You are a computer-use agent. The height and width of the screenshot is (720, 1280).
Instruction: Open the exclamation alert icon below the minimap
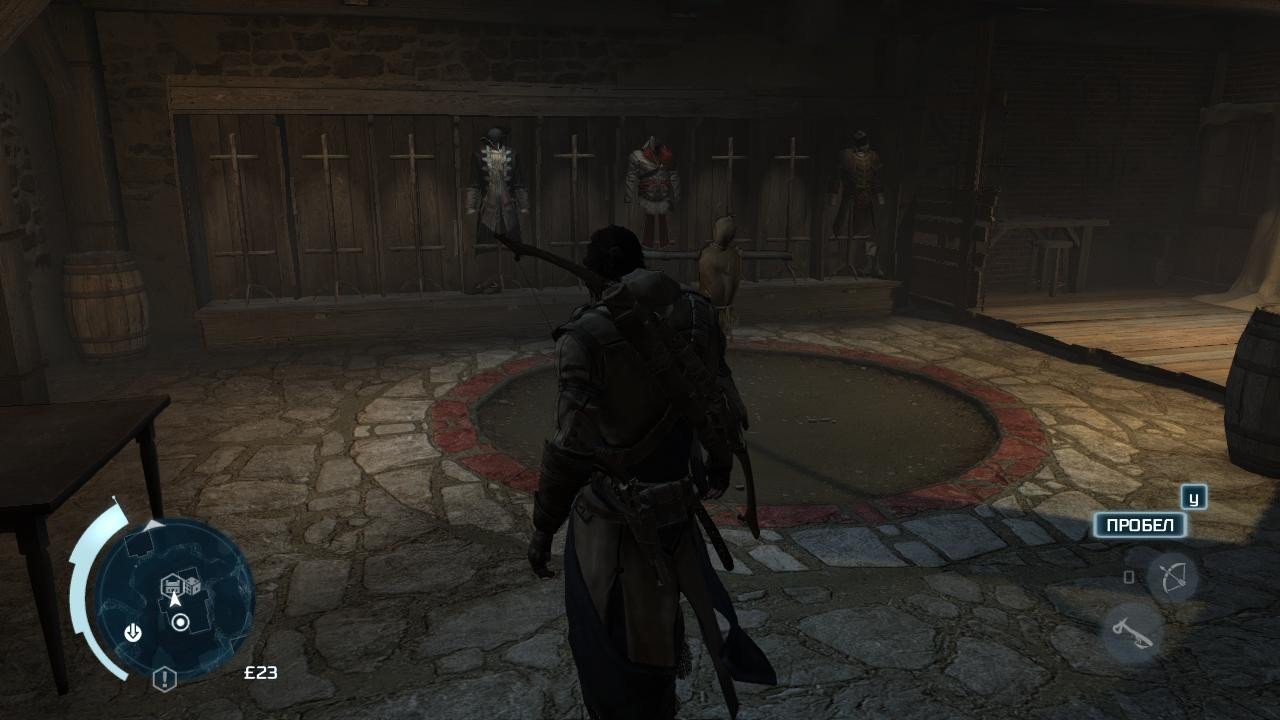pyautogui.click(x=164, y=679)
